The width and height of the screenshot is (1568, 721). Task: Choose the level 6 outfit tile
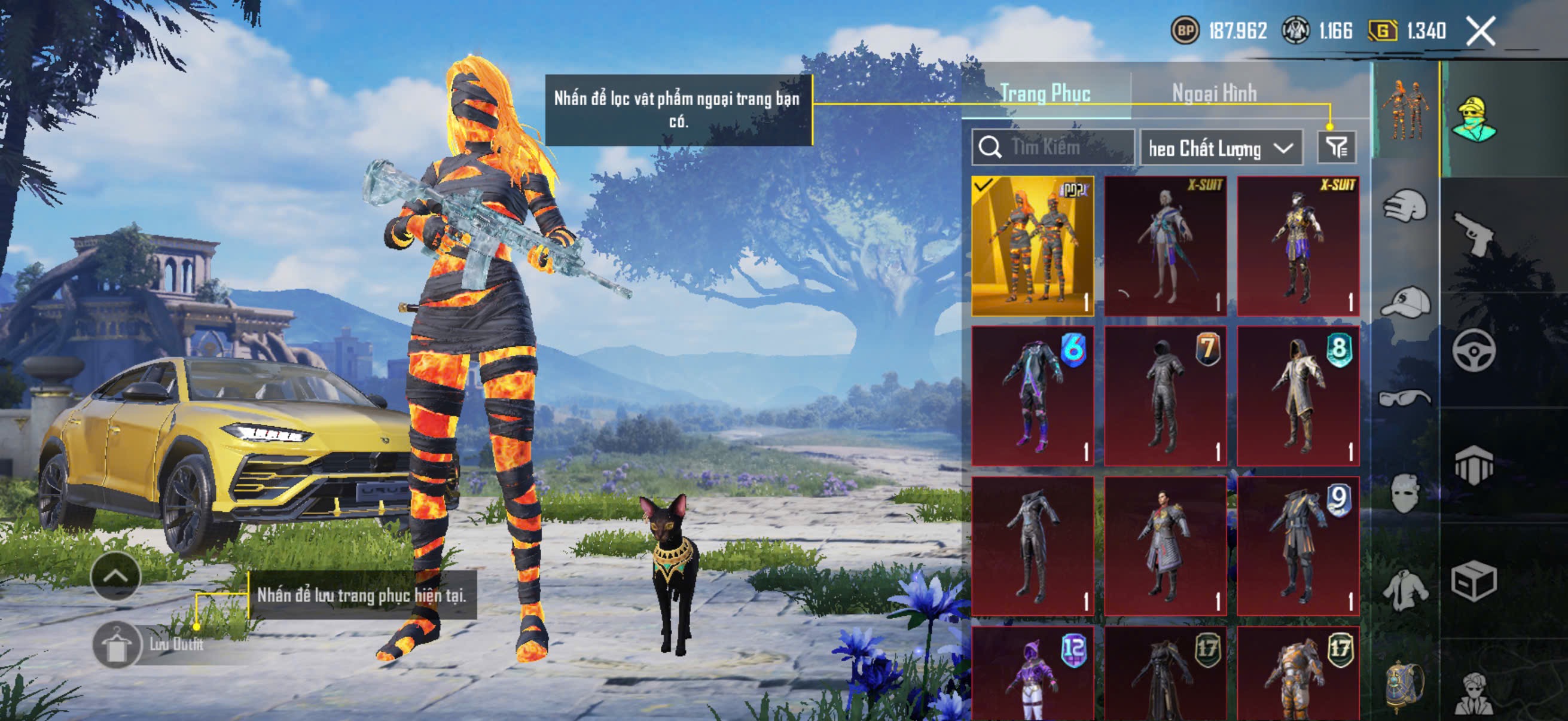pyautogui.click(x=1032, y=396)
